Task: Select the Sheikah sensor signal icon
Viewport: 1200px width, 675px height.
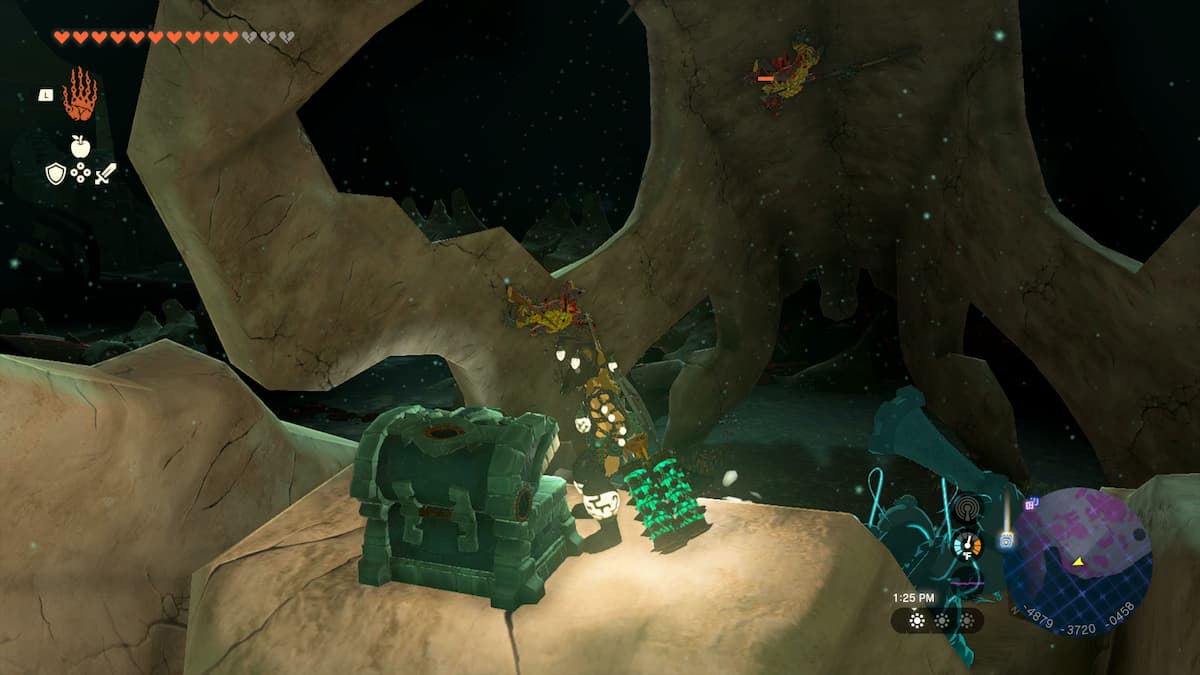Action: pos(967,507)
